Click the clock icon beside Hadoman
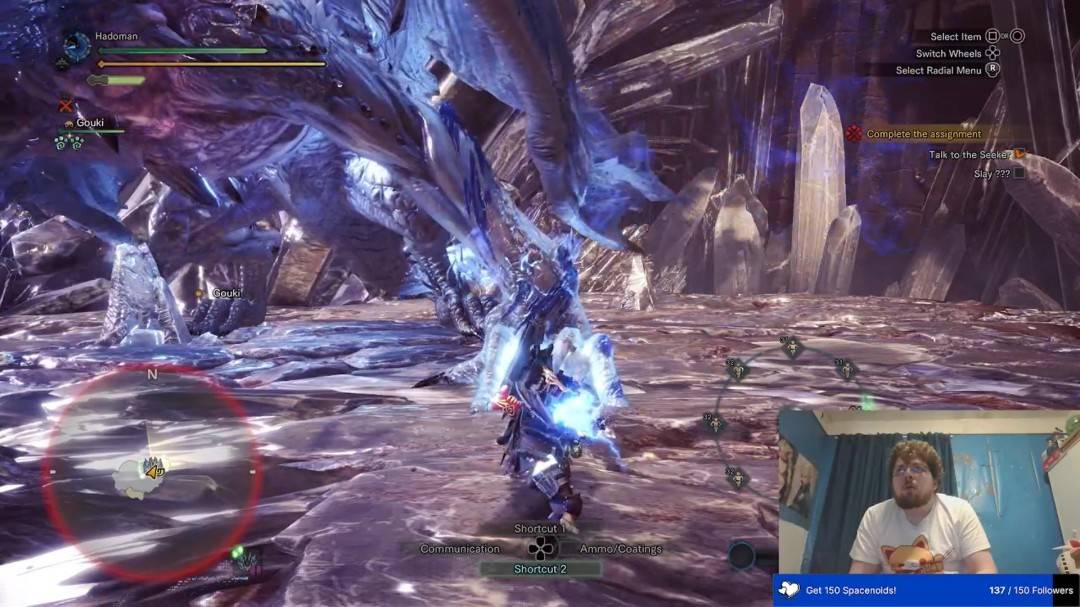Viewport: 1080px width, 607px height. [x=76, y=46]
